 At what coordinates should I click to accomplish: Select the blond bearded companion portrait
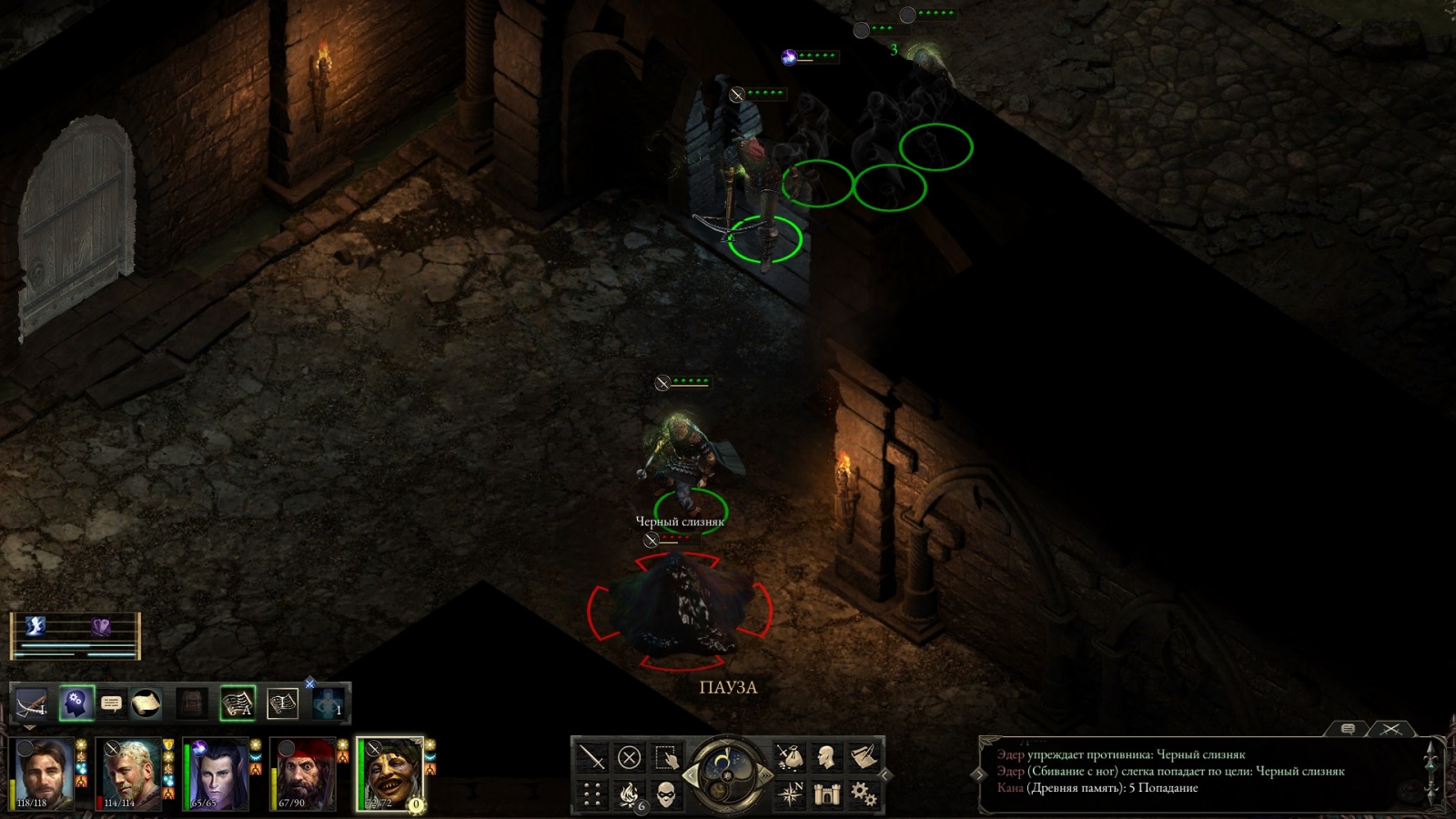point(130,774)
